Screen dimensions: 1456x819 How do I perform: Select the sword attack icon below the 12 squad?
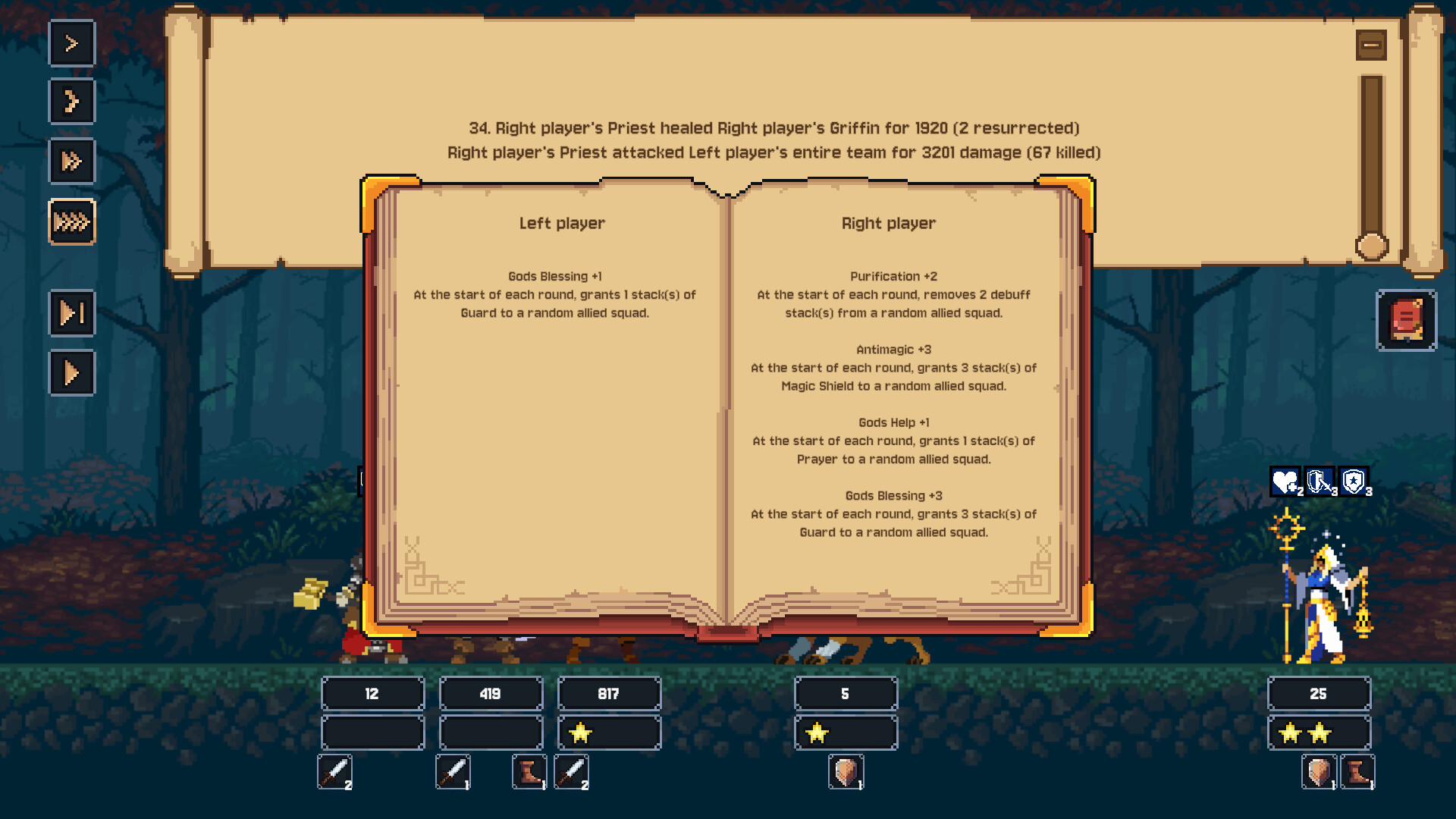335,772
